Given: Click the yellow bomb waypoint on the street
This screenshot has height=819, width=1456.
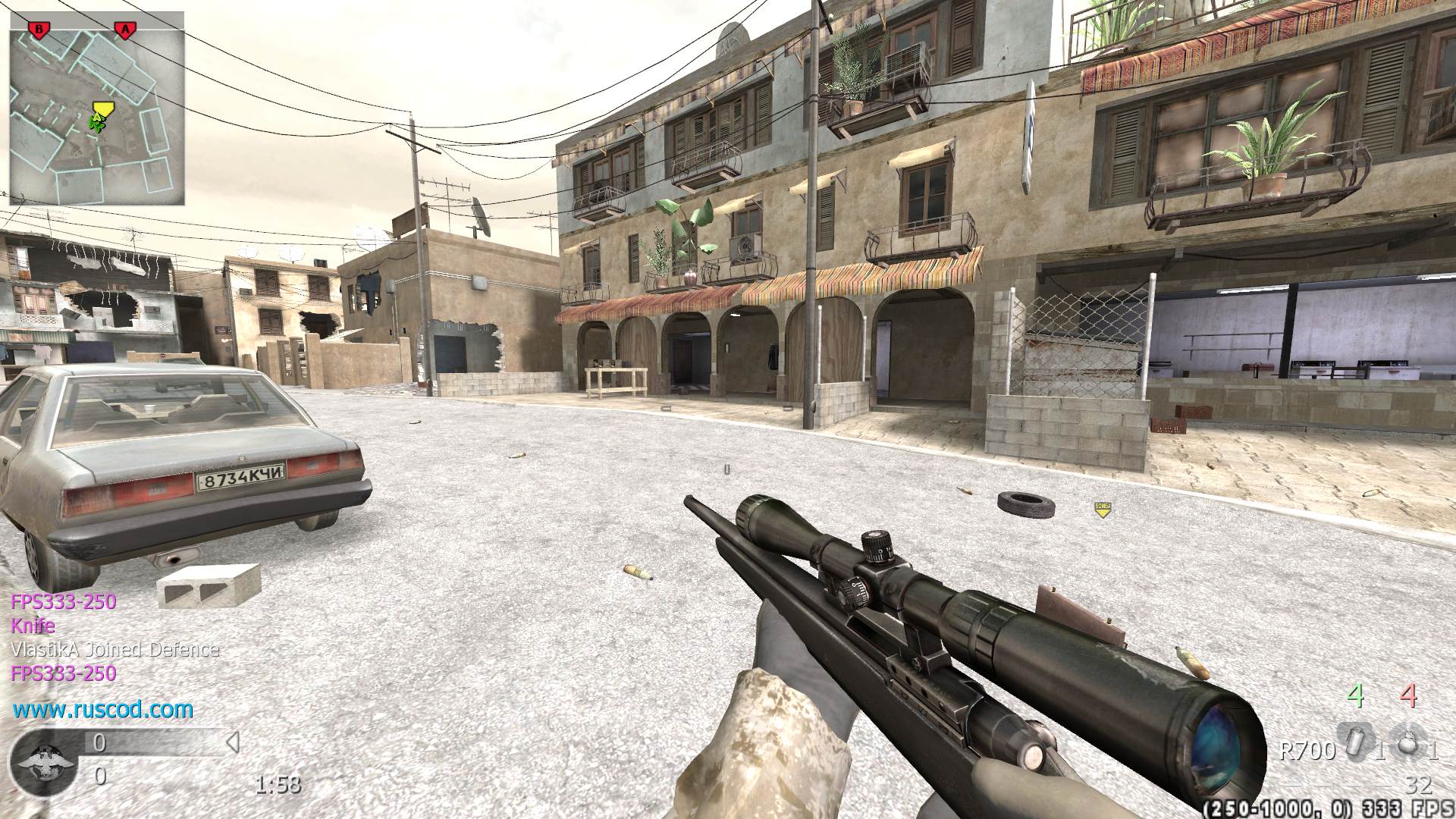Looking at the screenshot, I should (x=1102, y=508).
